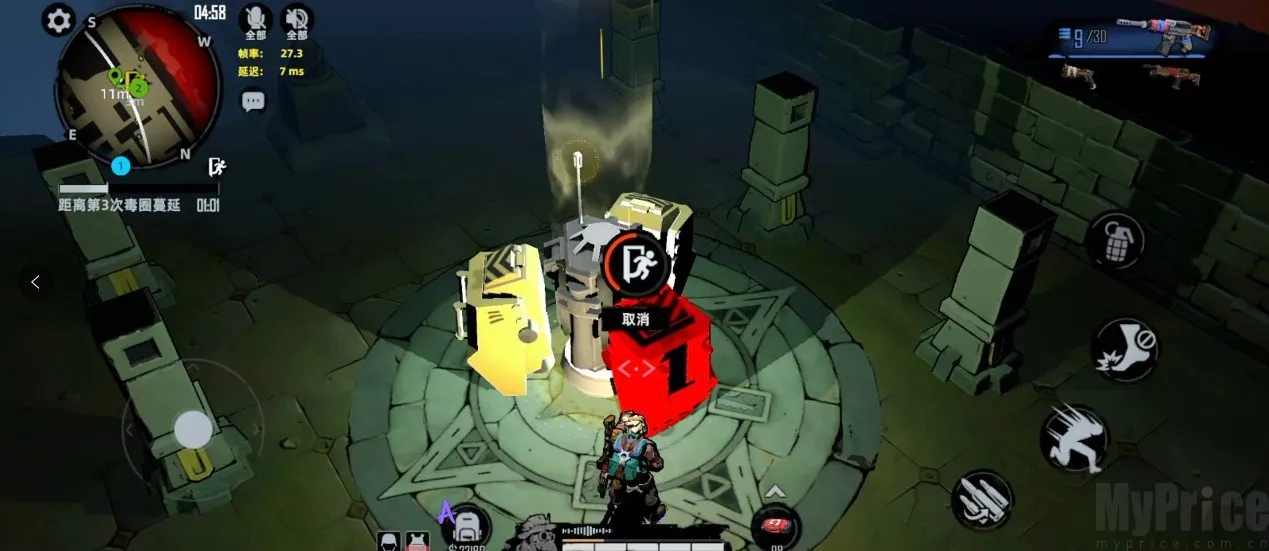Viewport: 1269px width, 551px height.
Task: Tap the virtual movement joystick knob
Action: pos(193,430)
